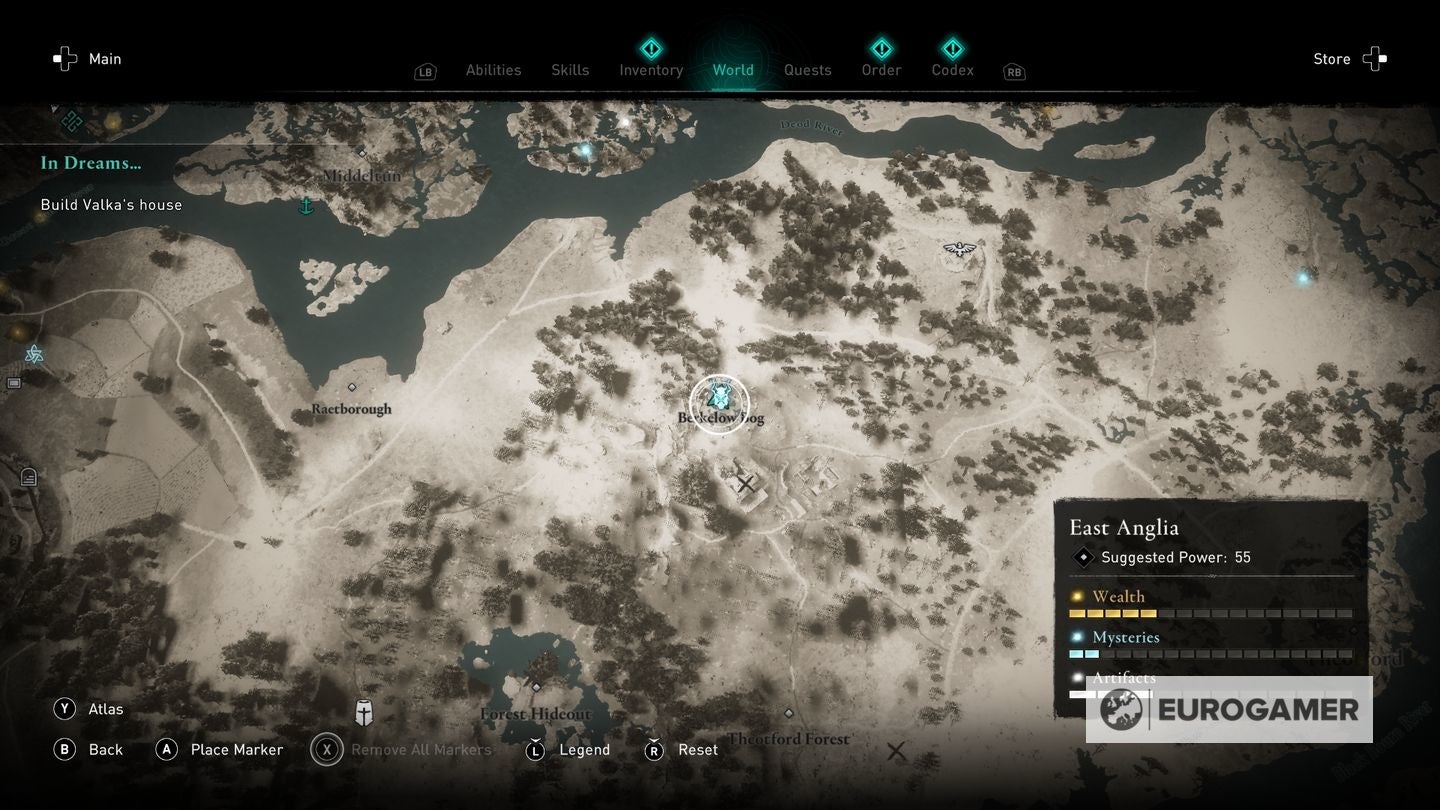Open the Inventory tab
Screen dimensions: 1440x810
tap(650, 70)
